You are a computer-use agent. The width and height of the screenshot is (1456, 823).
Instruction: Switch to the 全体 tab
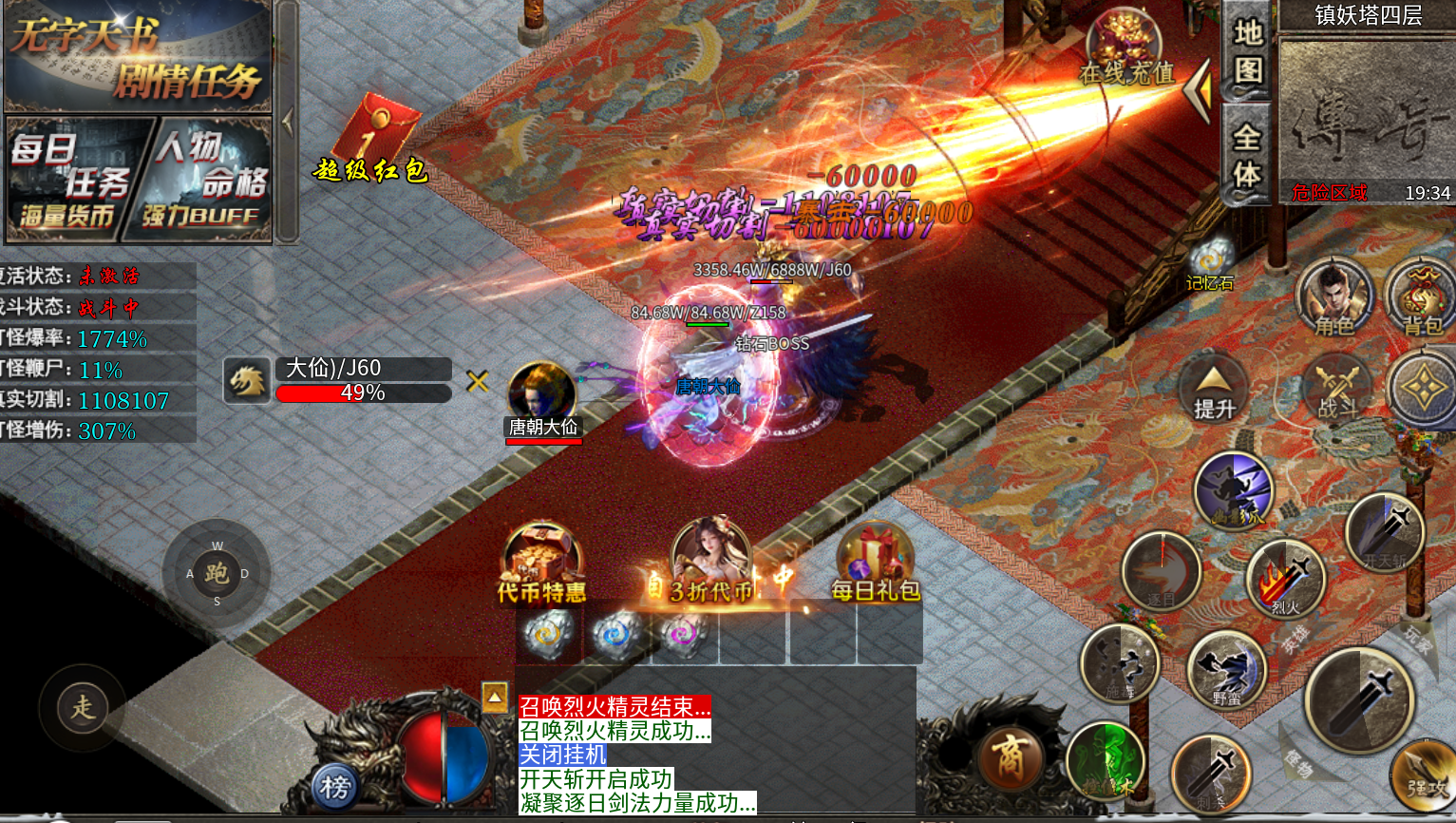point(1247,157)
